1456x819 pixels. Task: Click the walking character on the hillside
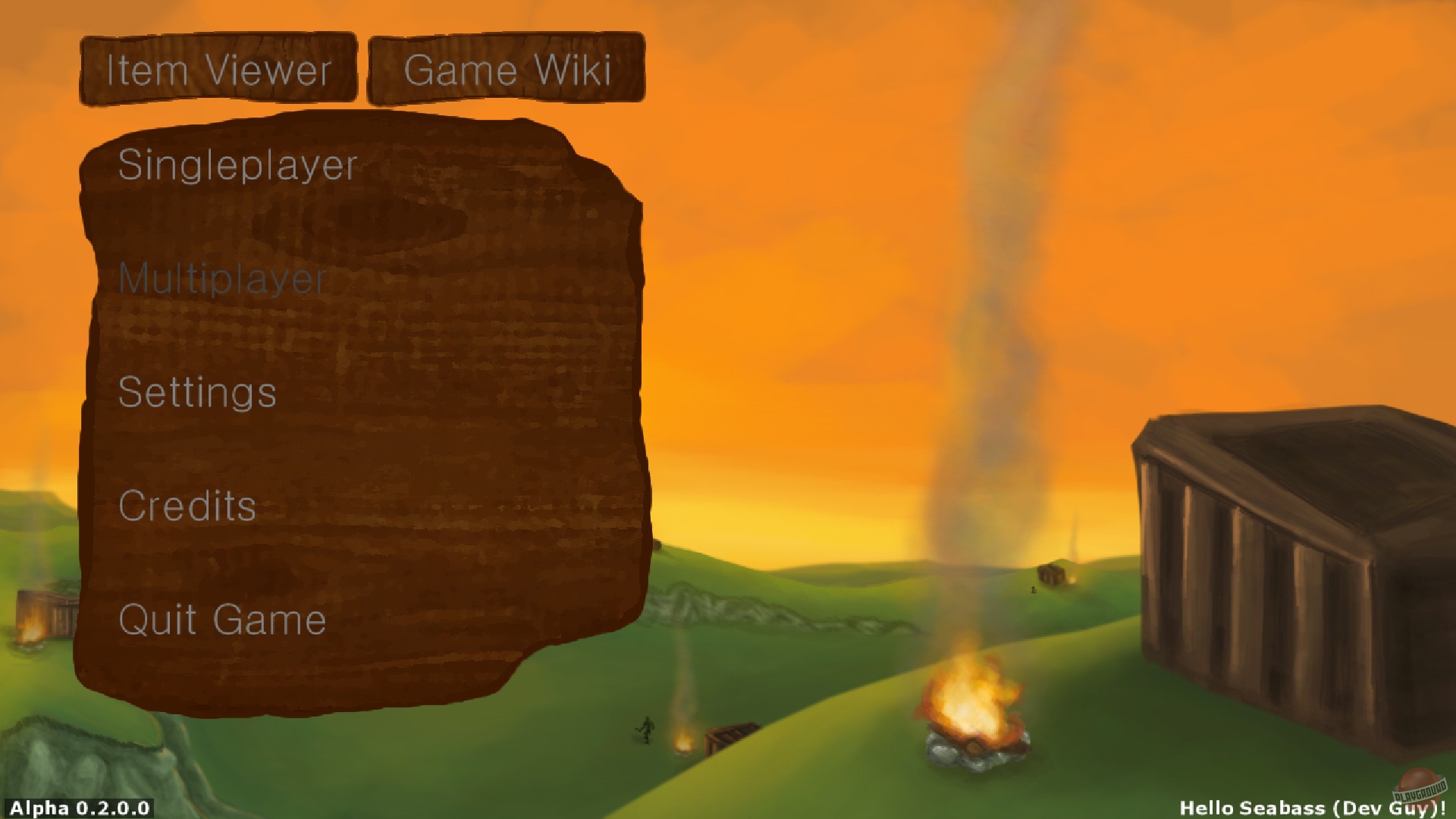(645, 730)
